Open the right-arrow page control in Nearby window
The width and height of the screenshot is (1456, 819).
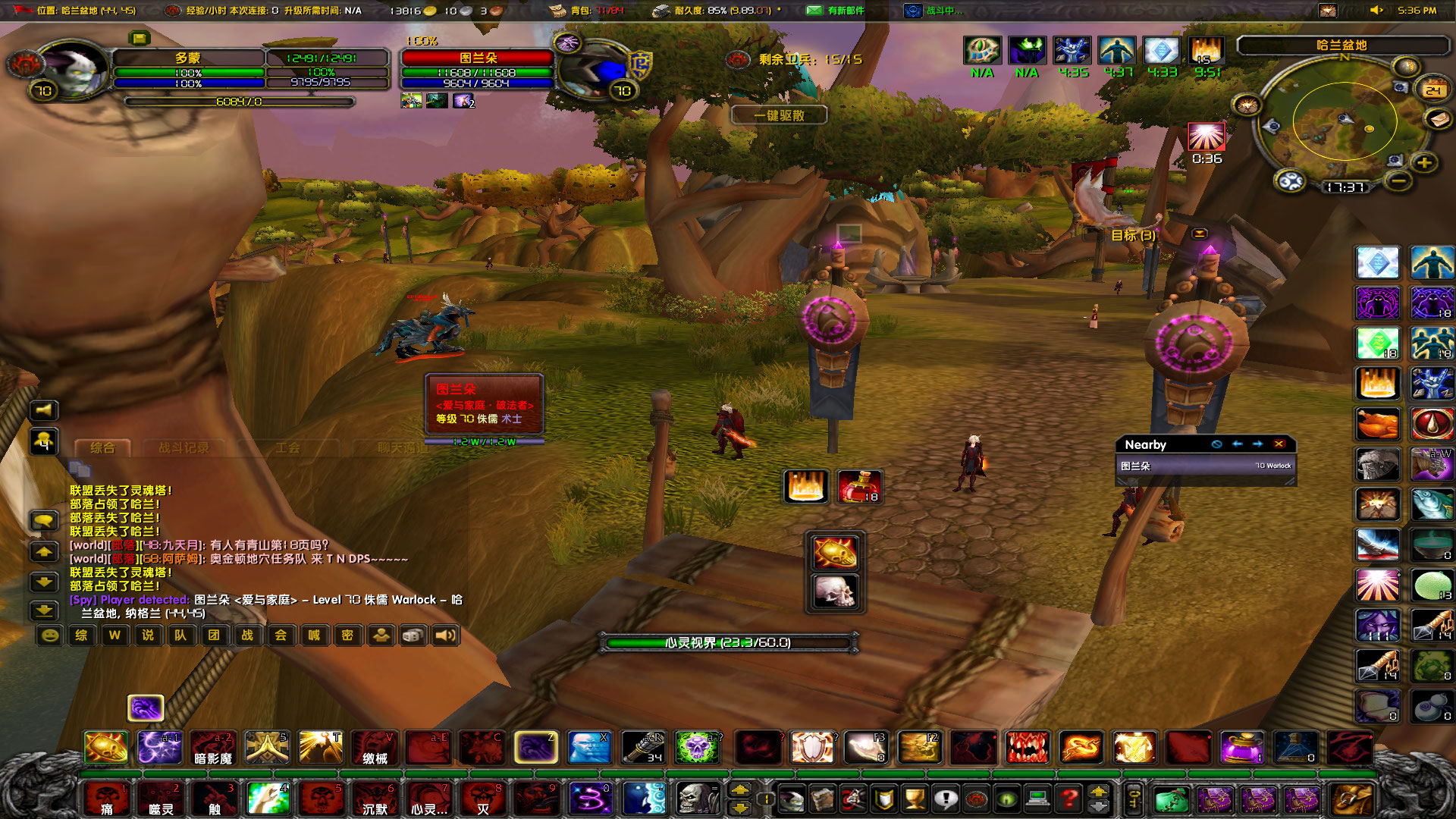click(x=1258, y=445)
